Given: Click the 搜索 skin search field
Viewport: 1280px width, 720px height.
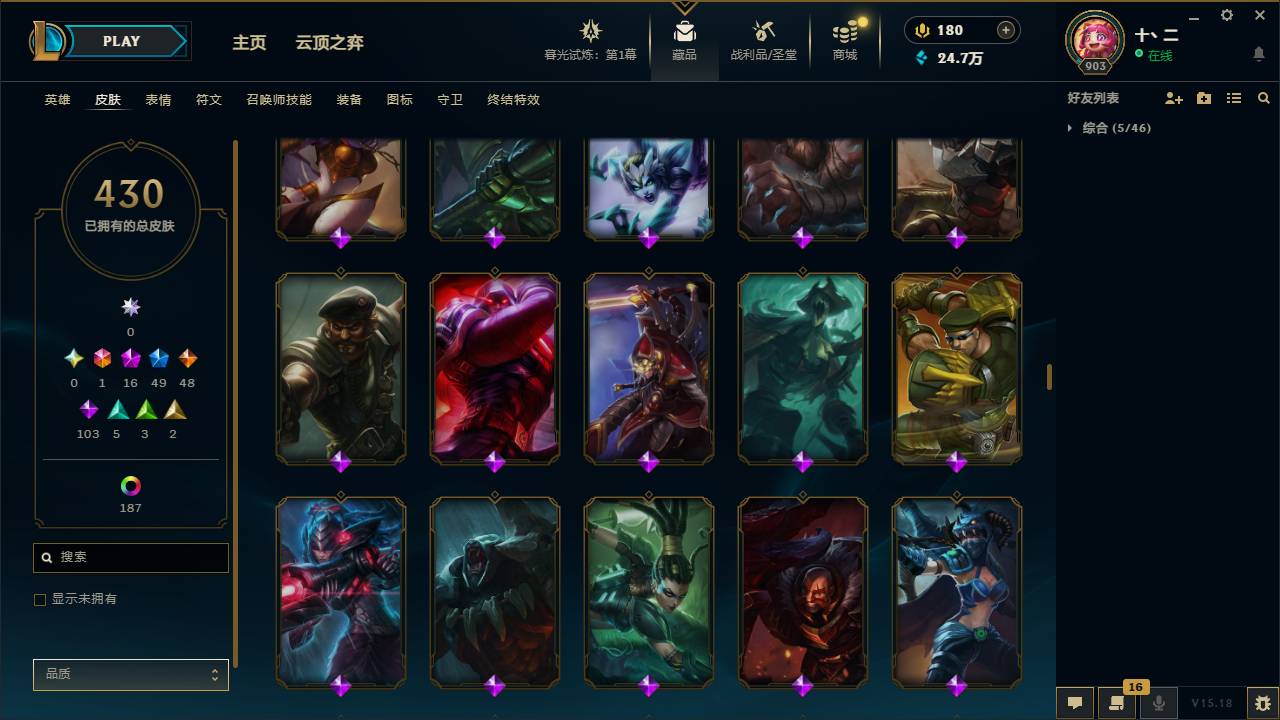Looking at the screenshot, I should (130, 558).
